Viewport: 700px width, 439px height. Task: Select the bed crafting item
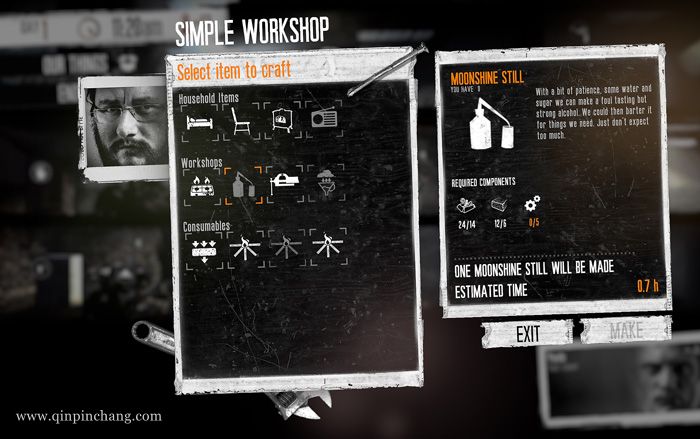click(199, 123)
